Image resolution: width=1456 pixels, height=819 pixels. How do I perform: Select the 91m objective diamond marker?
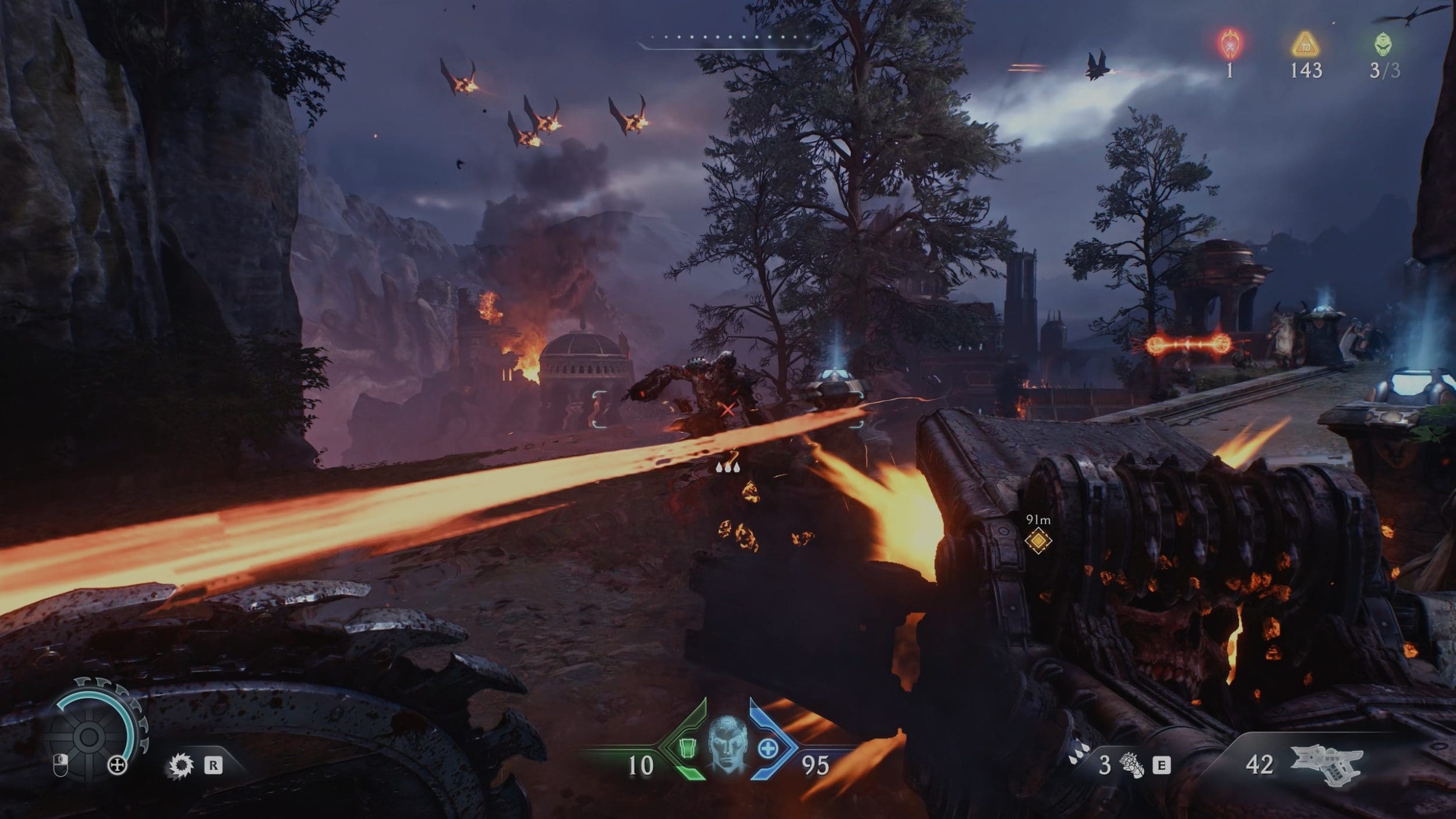1038,541
